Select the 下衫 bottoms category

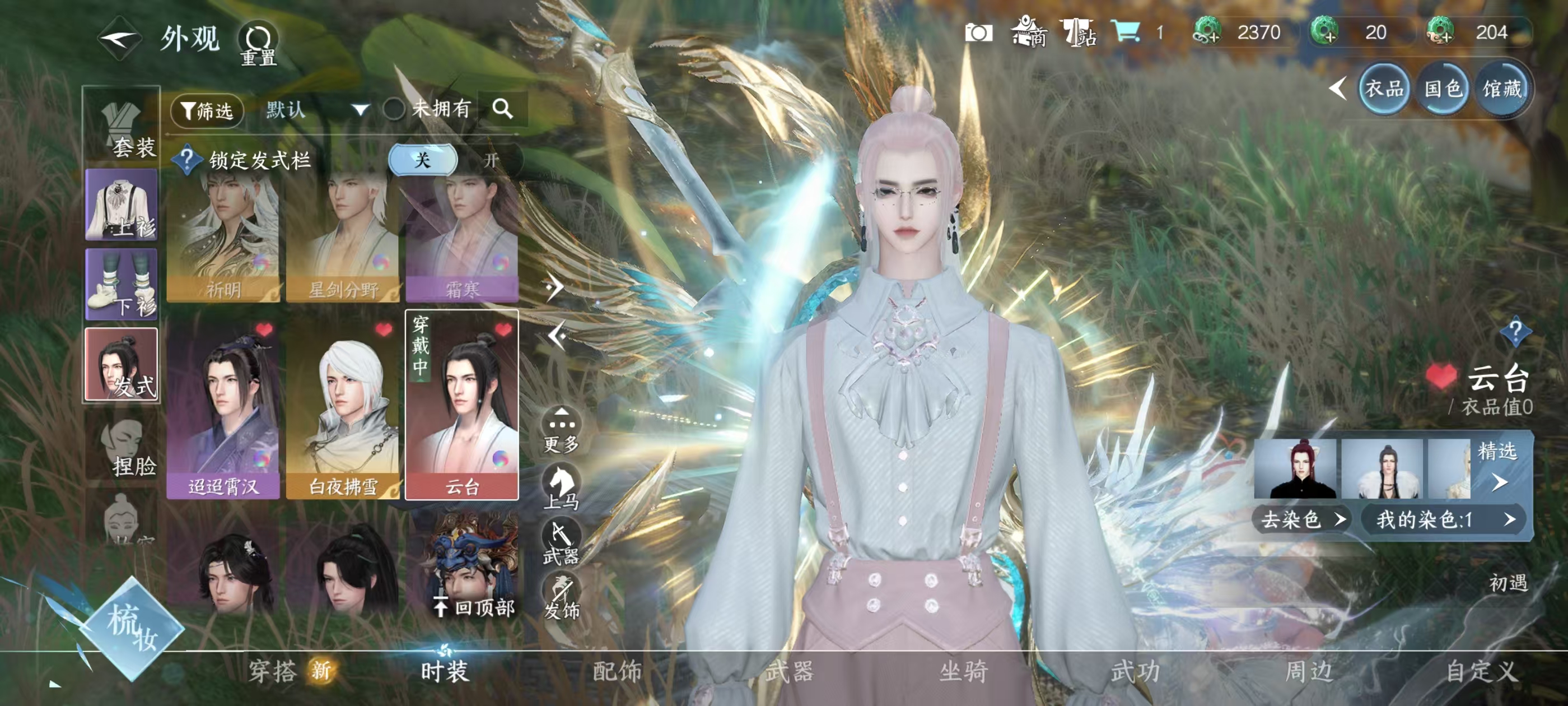coord(122,284)
